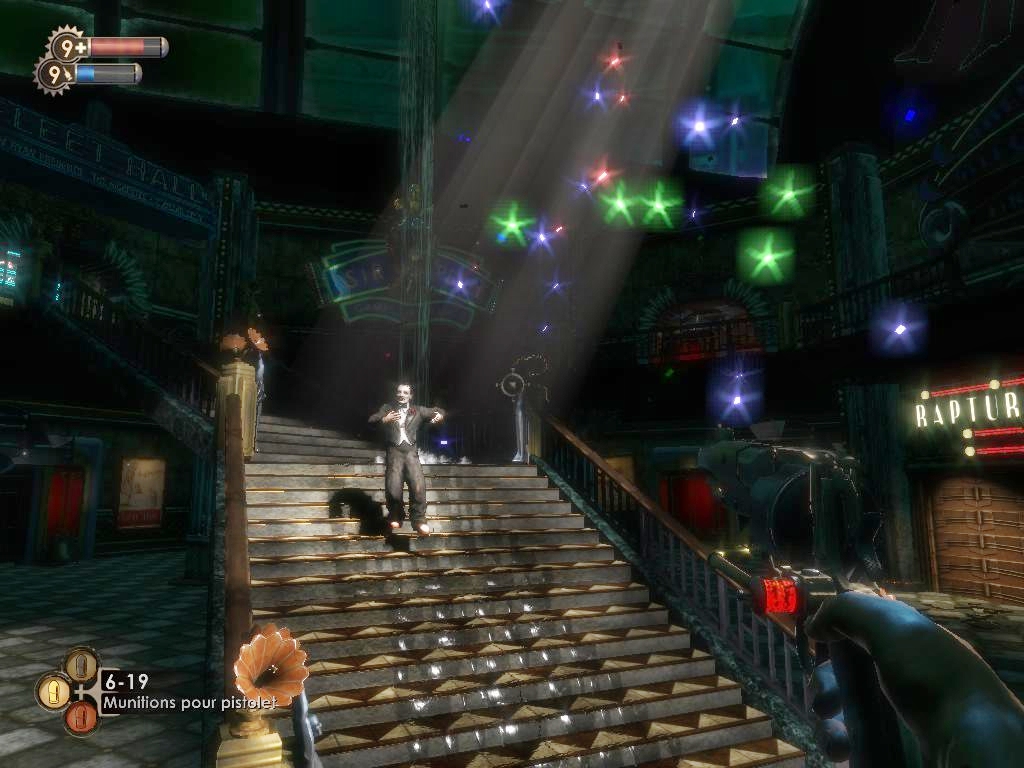Select the top grey pistol ammo icon
This screenshot has width=1024, height=768.
(82, 664)
